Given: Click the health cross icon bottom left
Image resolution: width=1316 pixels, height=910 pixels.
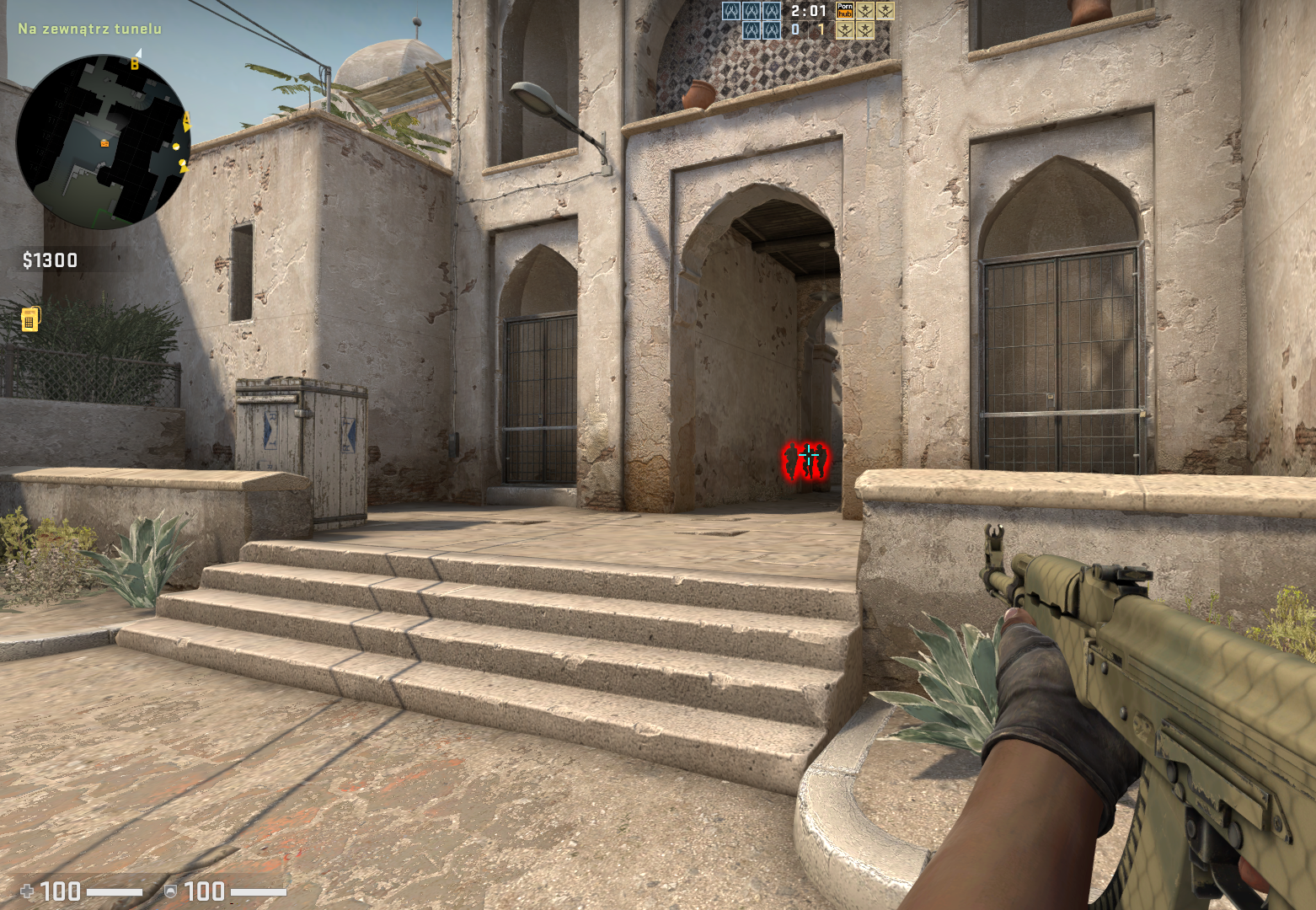Looking at the screenshot, I should click(x=27, y=891).
